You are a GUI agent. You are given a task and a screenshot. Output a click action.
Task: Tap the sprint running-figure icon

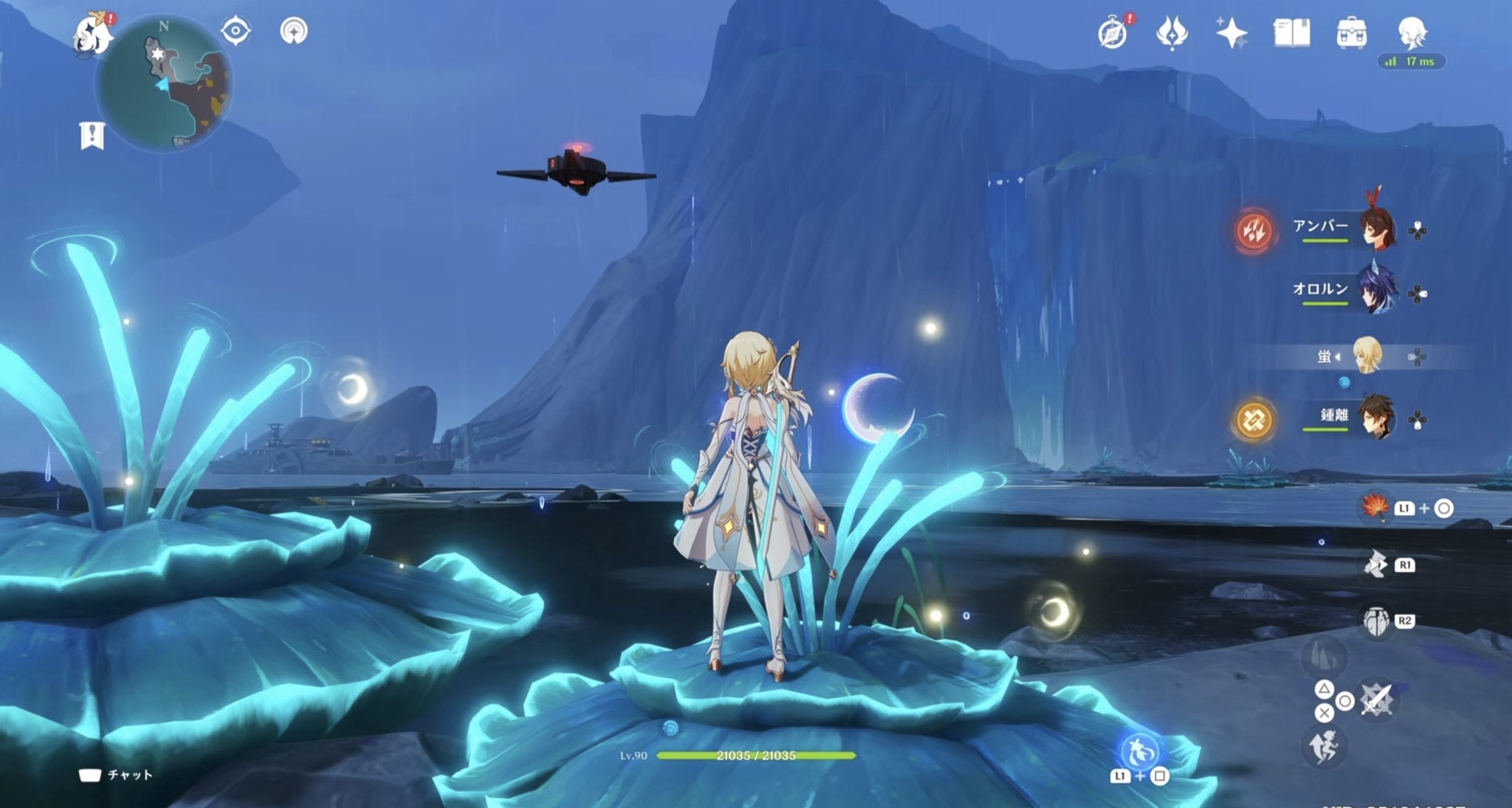1323,747
